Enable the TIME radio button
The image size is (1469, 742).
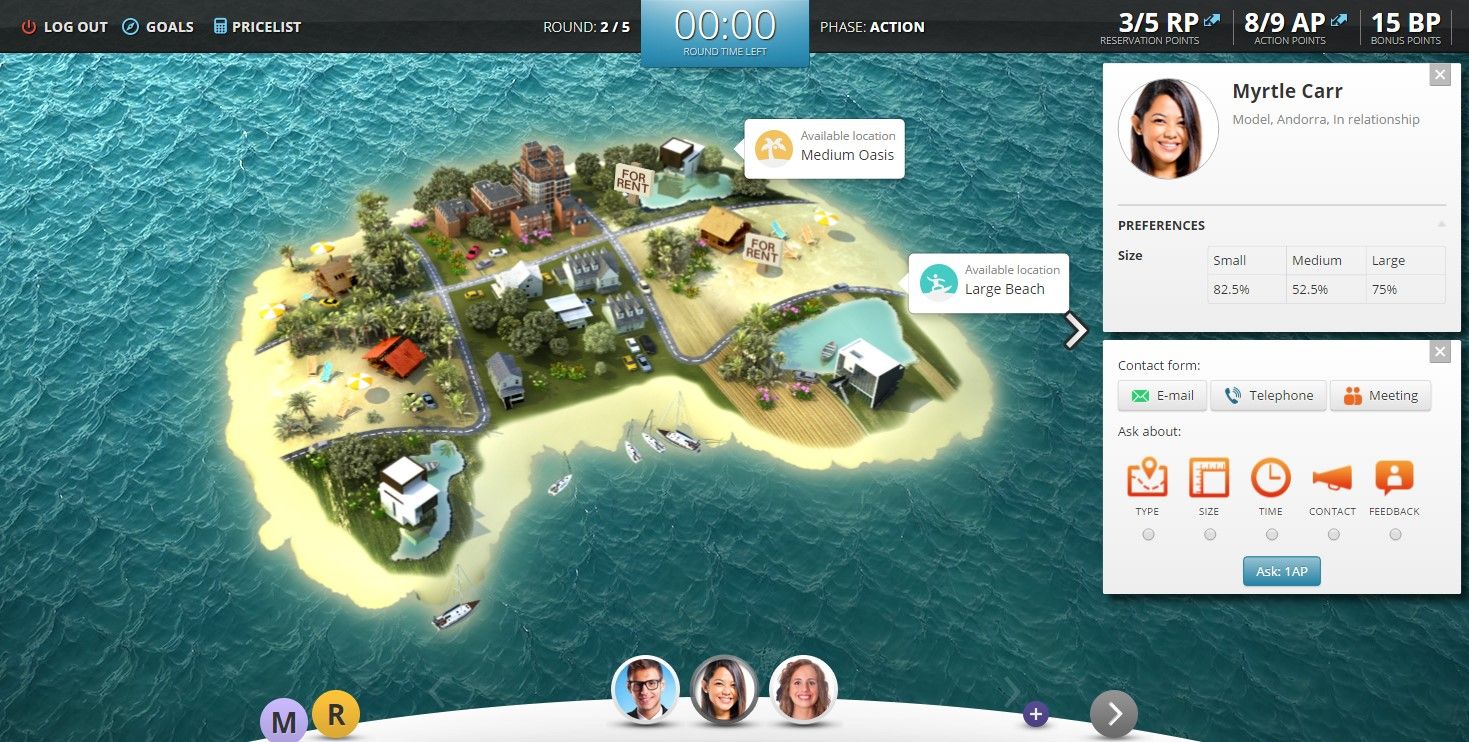1271,534
